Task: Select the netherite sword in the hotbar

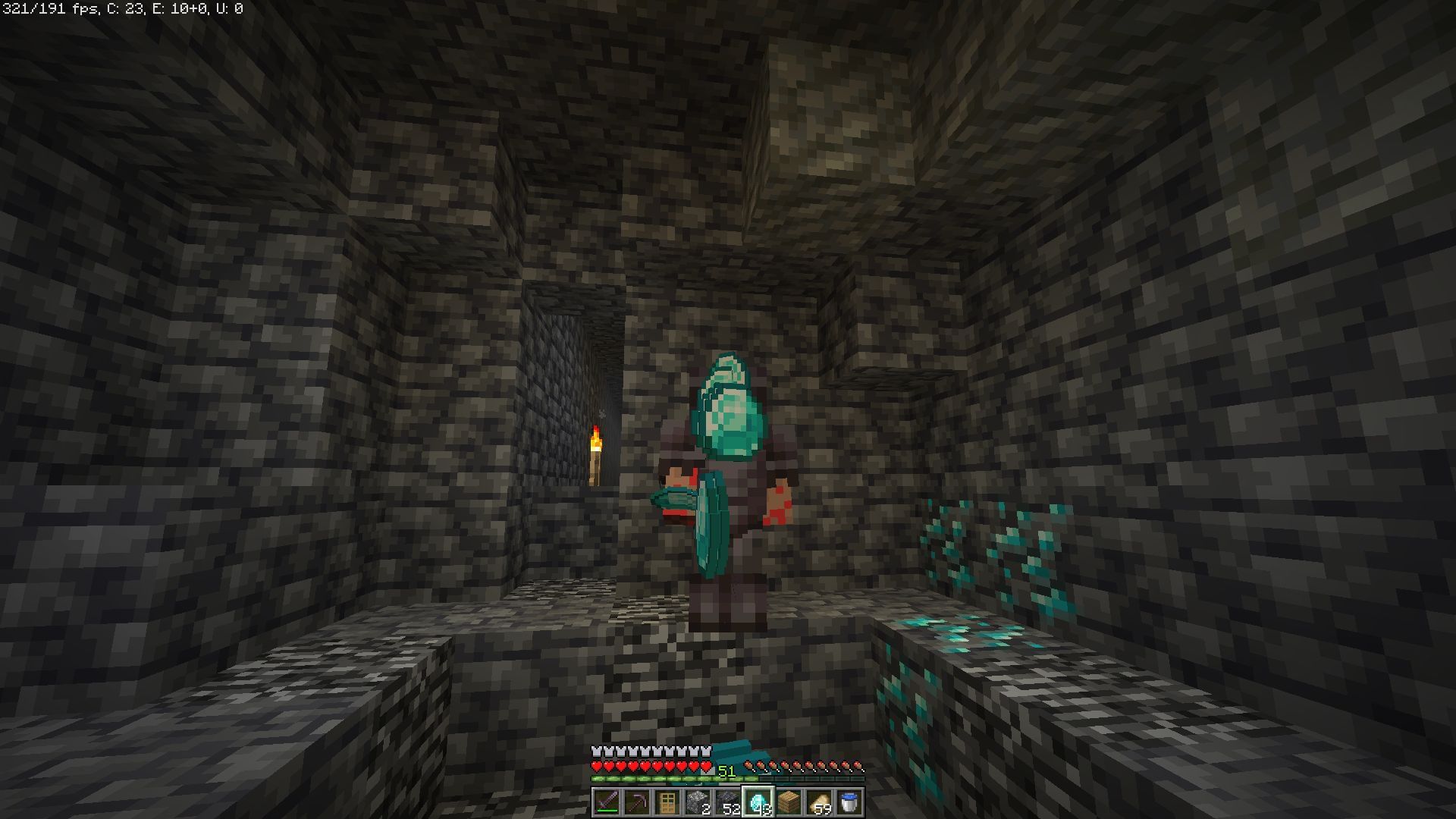Action: (607, 801)
